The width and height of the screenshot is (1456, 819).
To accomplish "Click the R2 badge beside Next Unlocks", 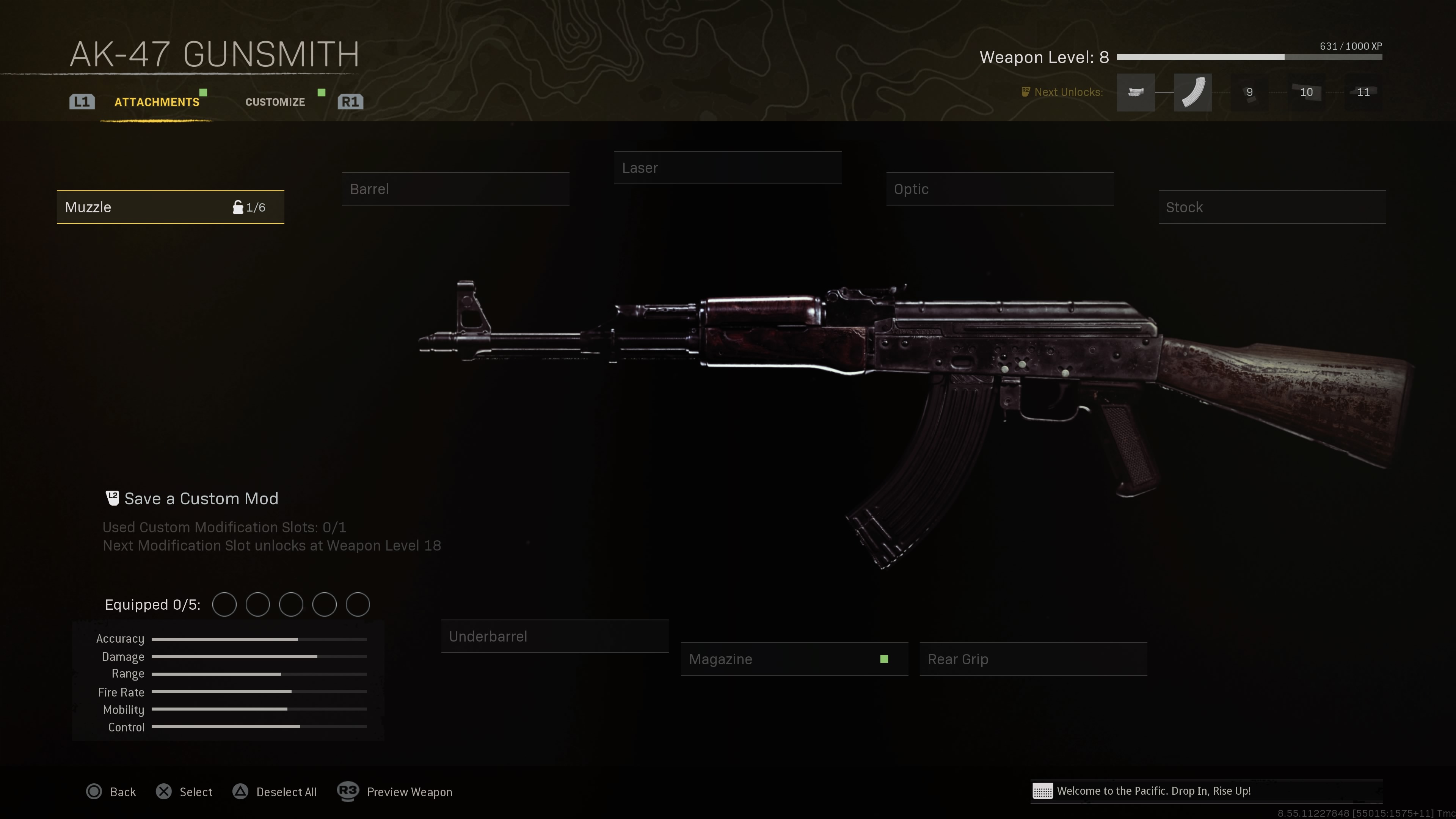I will click(x=1025, y=91).
